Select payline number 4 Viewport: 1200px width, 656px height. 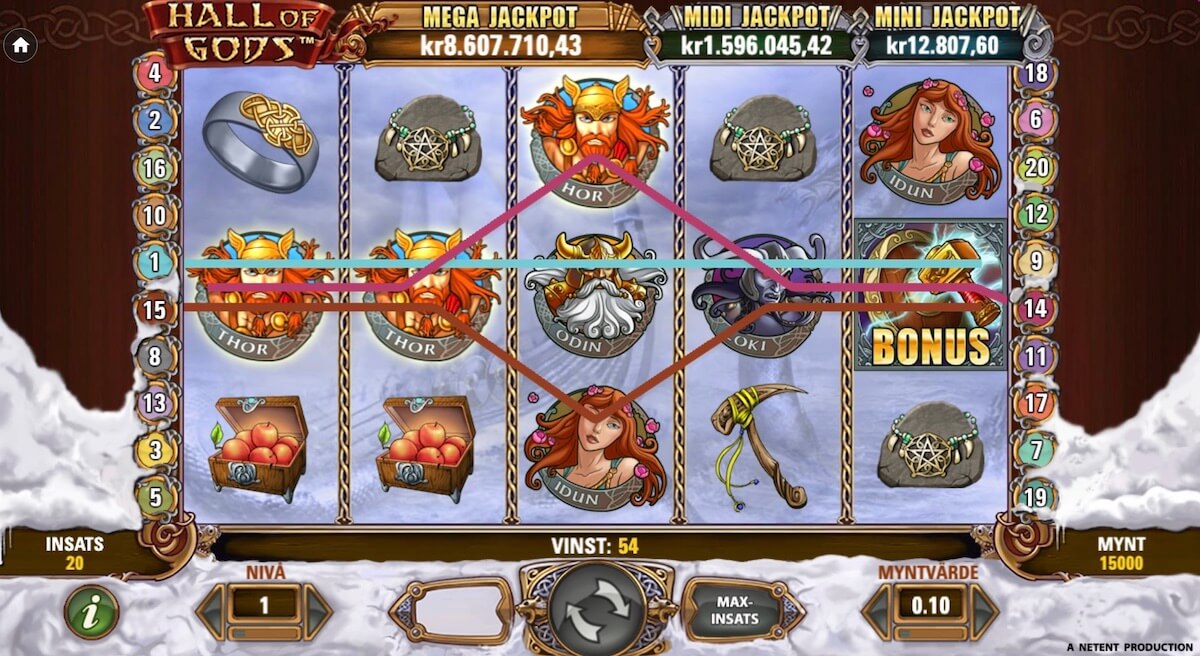click(155, 73)
